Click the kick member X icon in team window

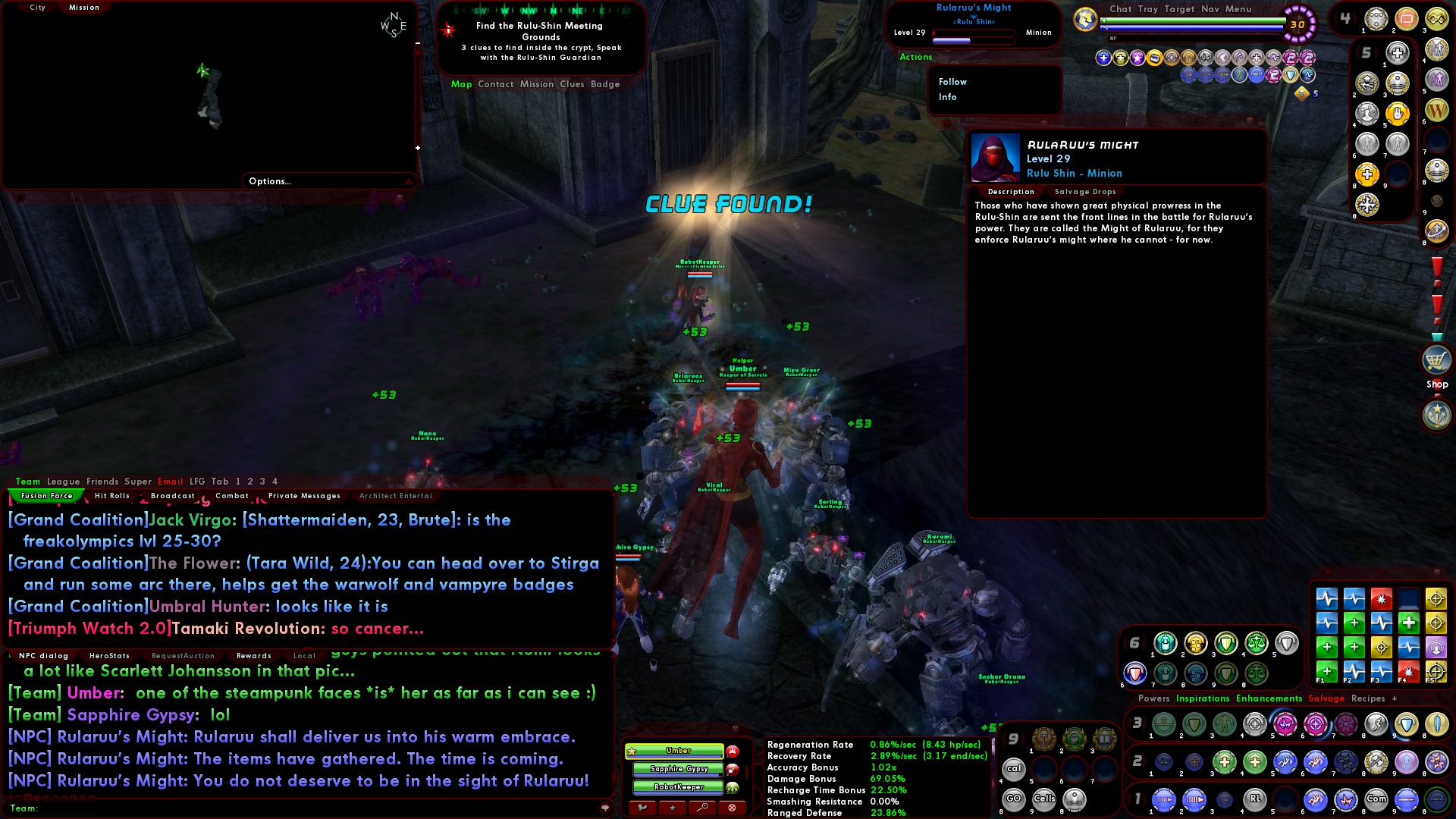point(730,808)
